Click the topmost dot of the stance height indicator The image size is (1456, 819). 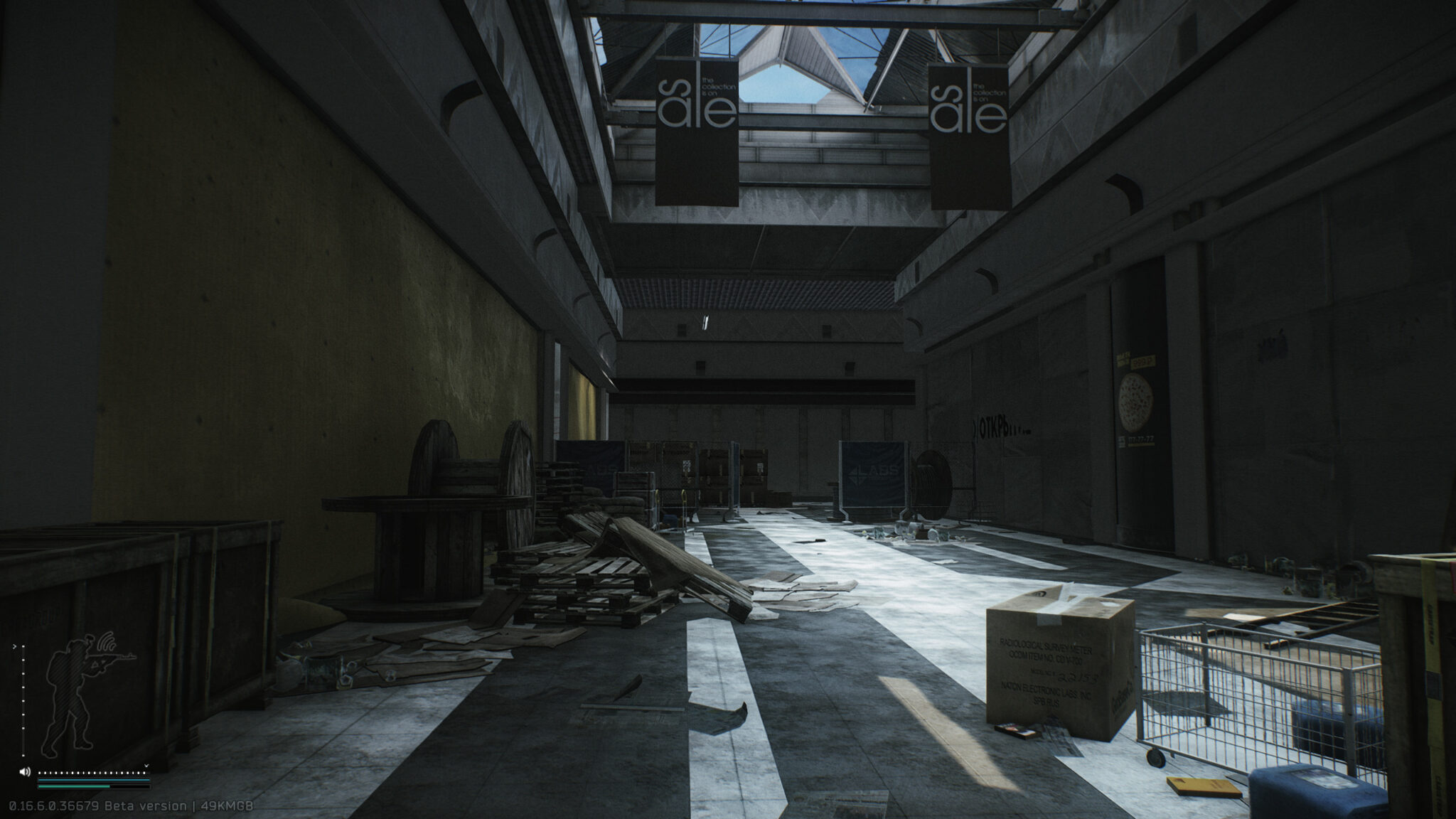[23, 647]
